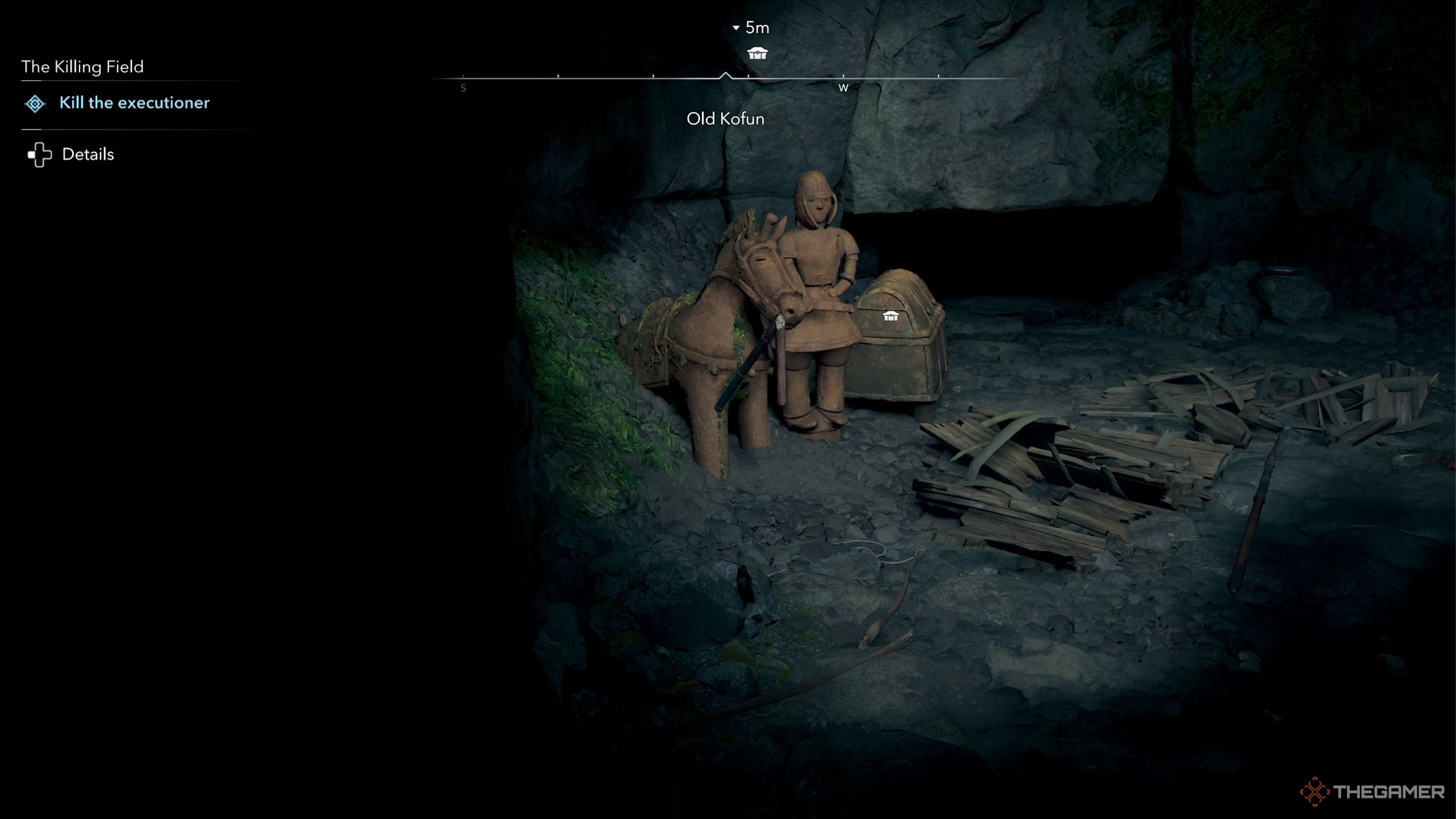Click the treasure chest marker on the compass
Viewport: 1456px width, 819px height.
click(757, 53)
